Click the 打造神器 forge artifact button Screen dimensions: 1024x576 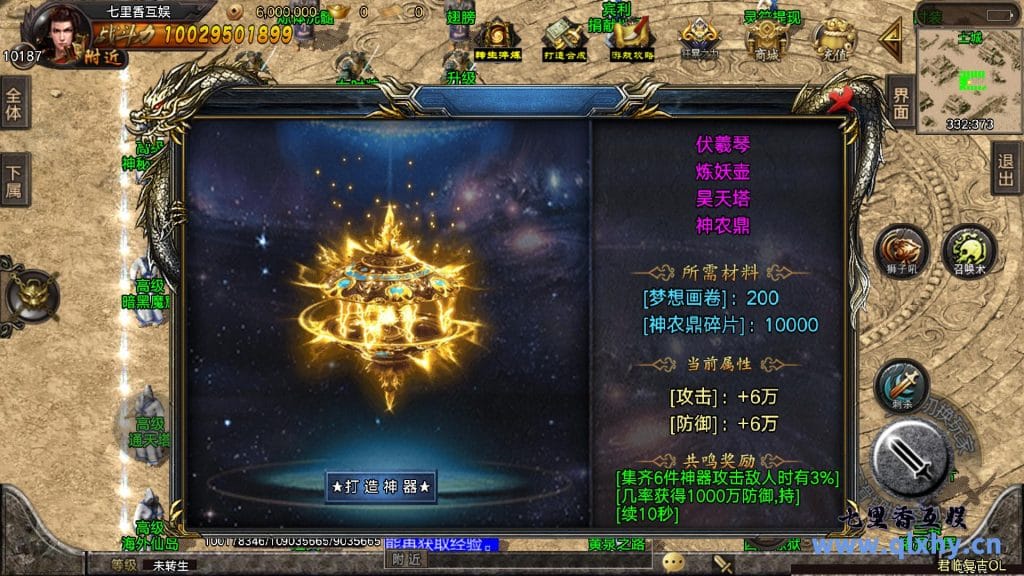coord(383,487)
